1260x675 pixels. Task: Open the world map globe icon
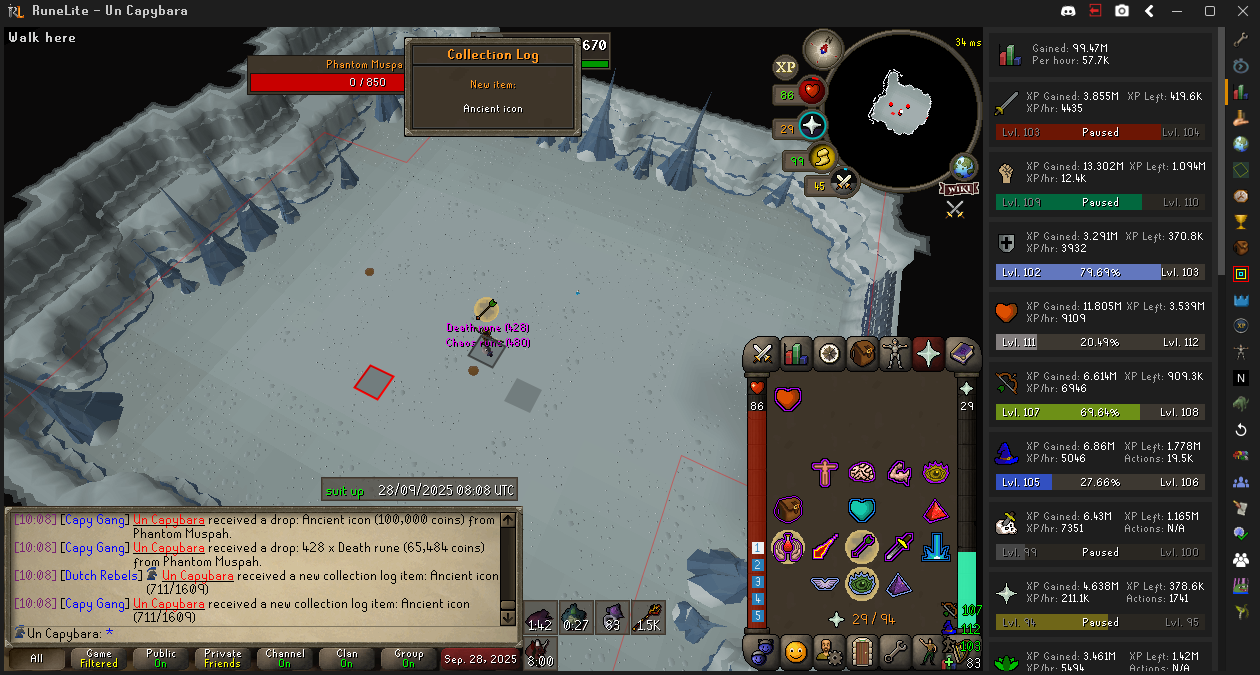point(964,166)
